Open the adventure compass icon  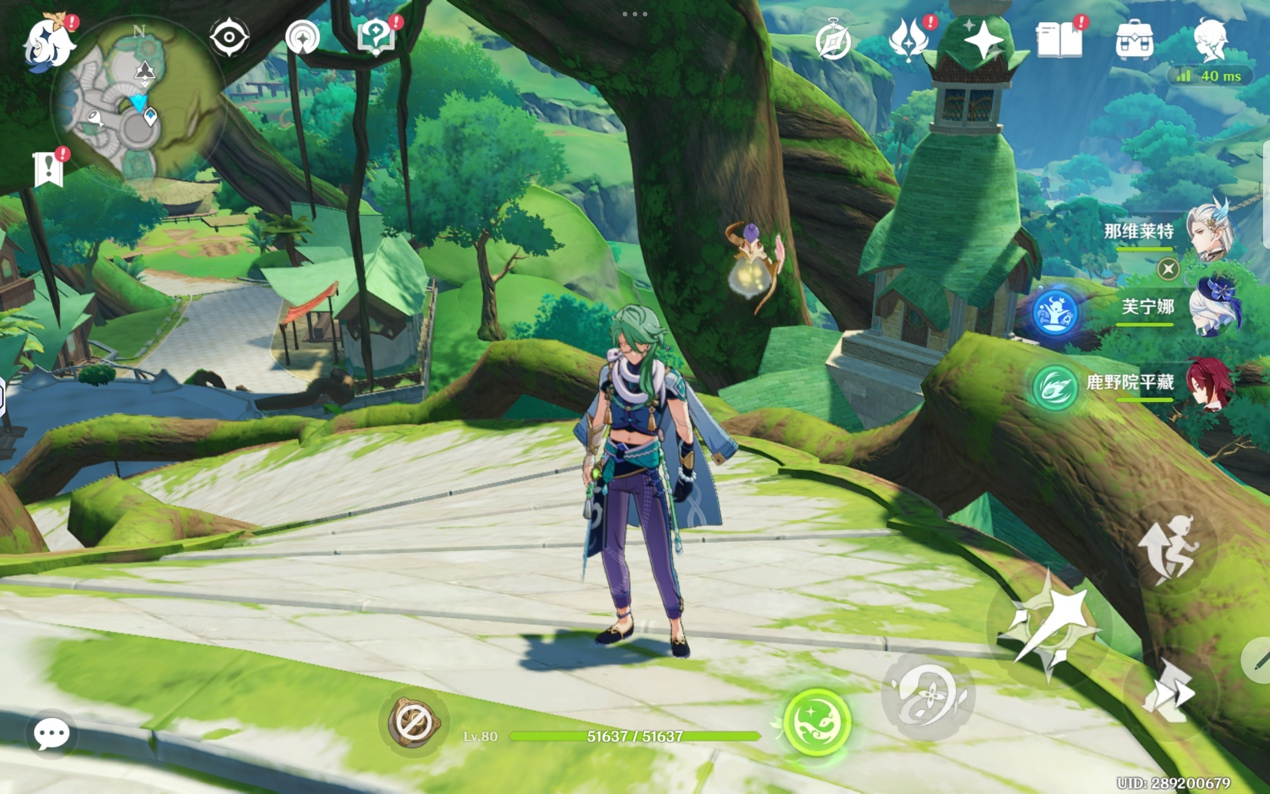coord(833,42)
